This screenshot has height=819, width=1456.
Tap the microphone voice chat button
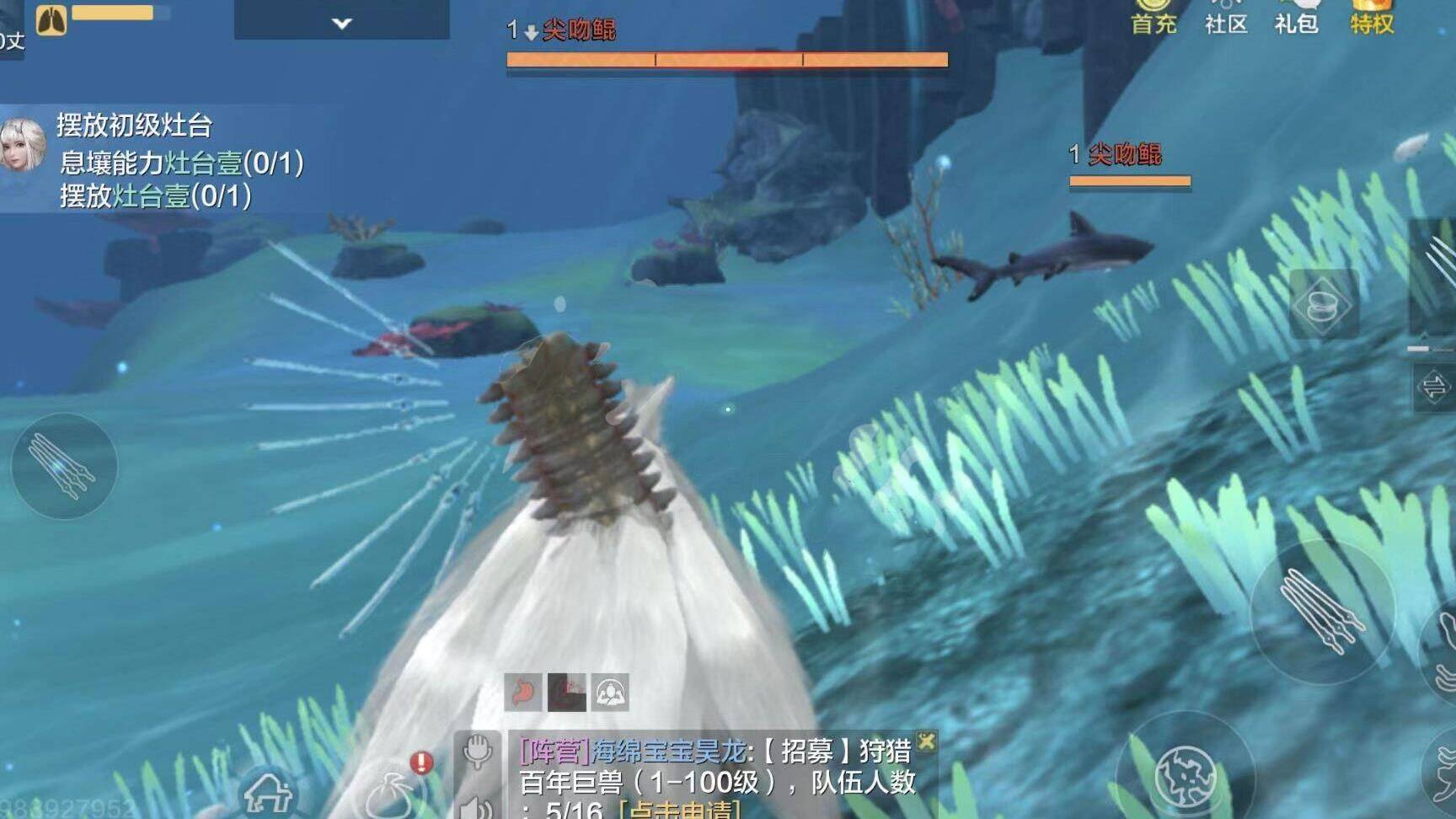[x=477, y=750]
